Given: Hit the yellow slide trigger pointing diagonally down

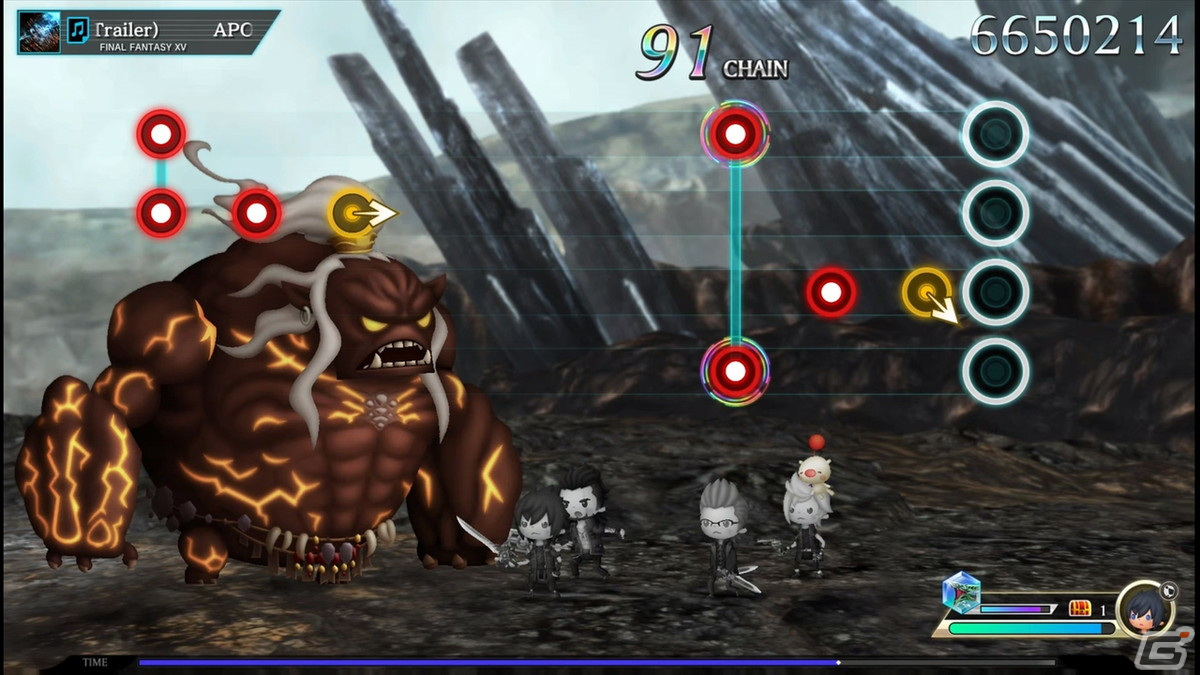Looking at the screenshot, I should coord(928,292).
